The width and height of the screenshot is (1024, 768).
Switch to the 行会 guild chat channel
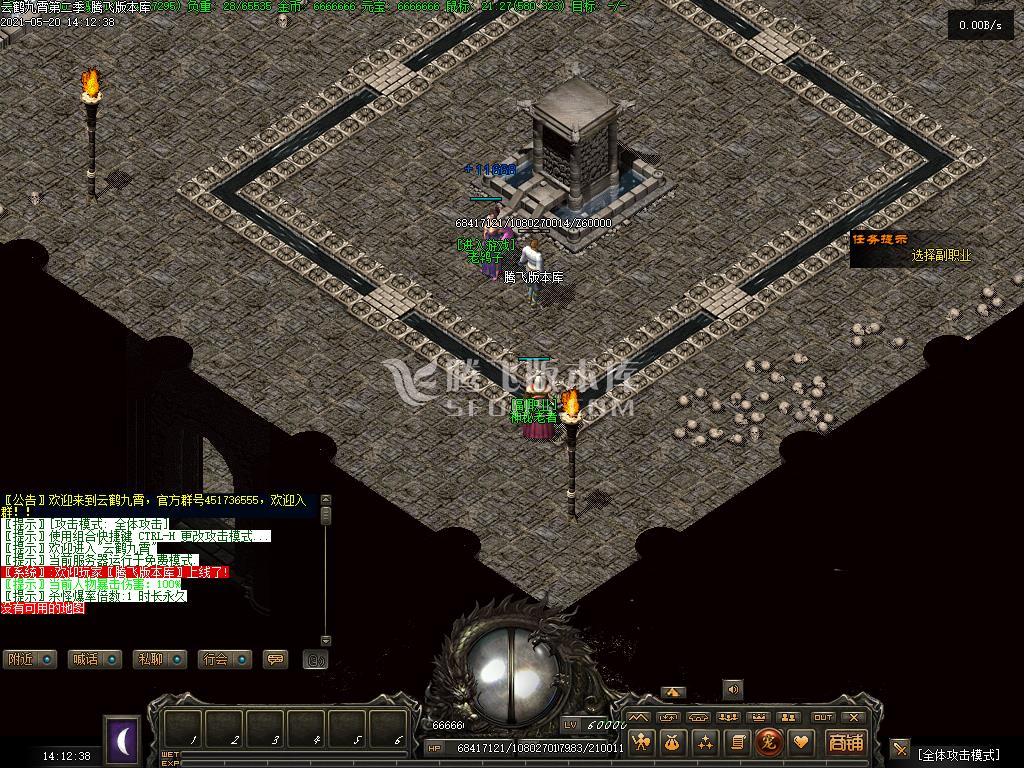[224, 659]
